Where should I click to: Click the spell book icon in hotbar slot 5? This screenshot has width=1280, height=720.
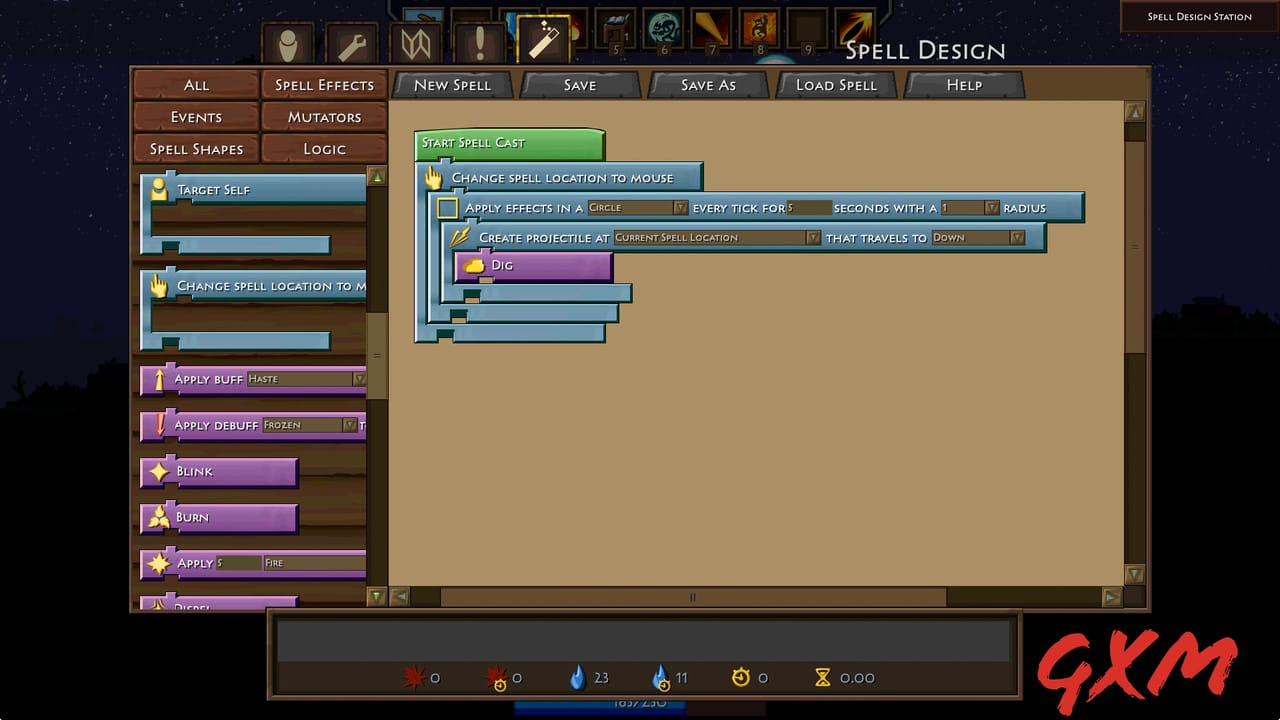point(614,27)
